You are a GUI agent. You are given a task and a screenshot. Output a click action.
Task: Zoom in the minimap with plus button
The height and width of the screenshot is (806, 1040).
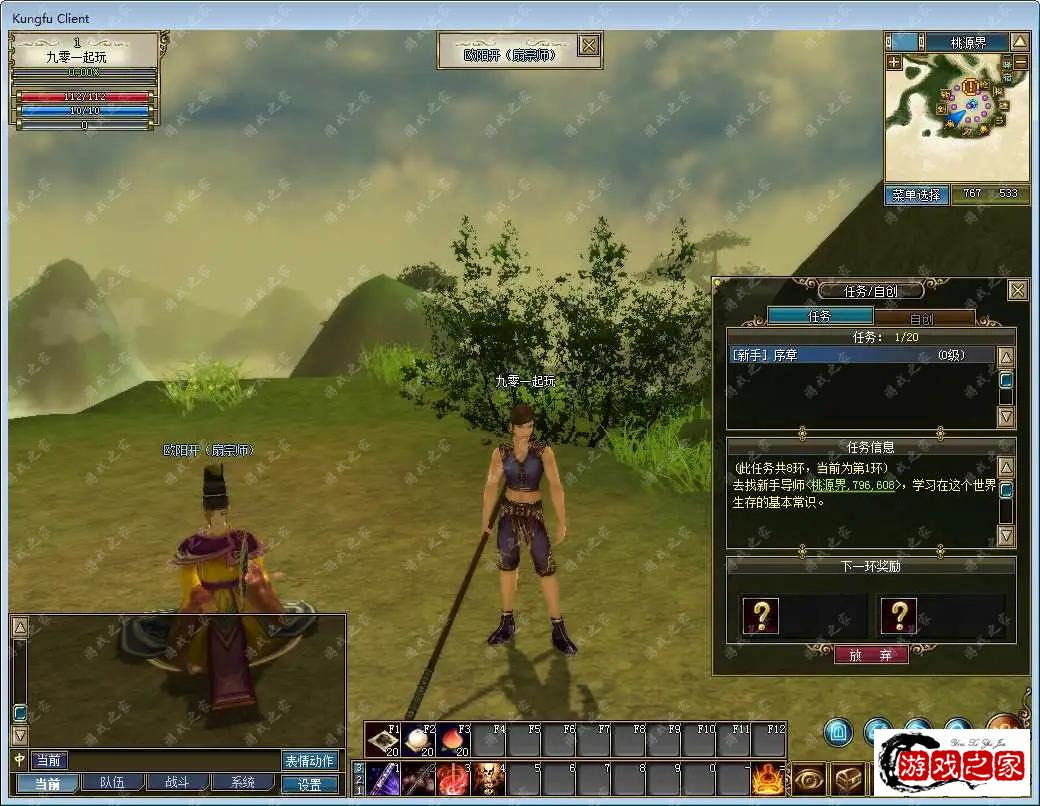click(x=893, y=62)
